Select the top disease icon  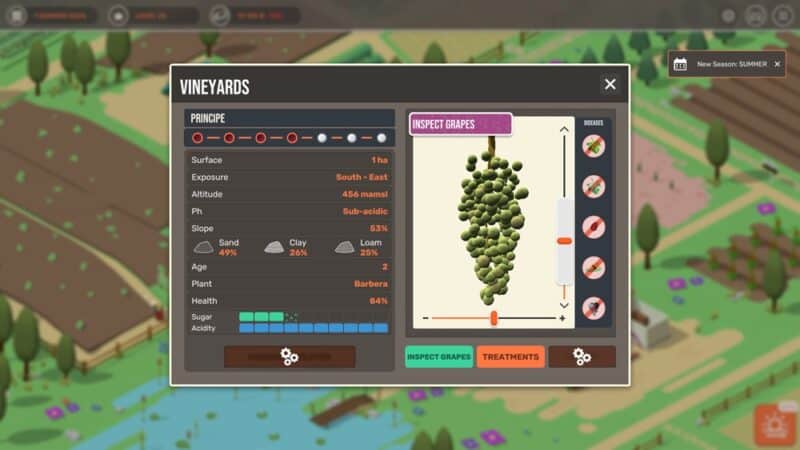[x=594, y=146]
